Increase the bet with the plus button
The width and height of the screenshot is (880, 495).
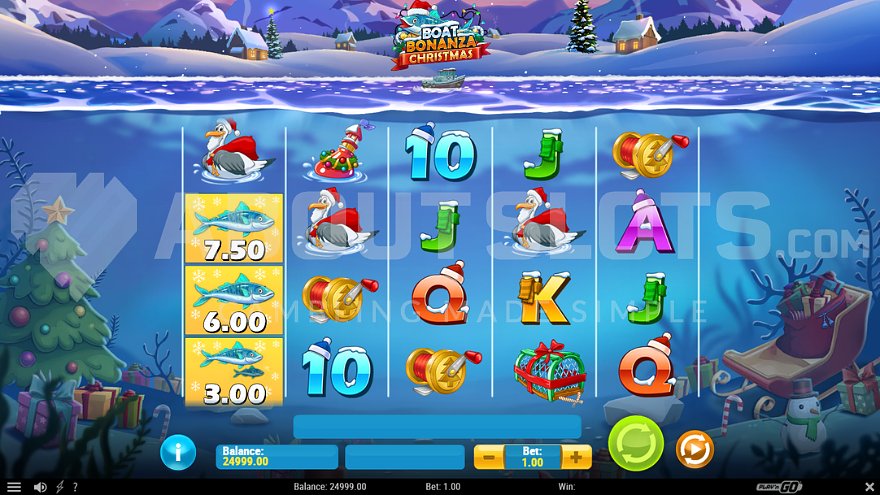click(x=576, y=457)
